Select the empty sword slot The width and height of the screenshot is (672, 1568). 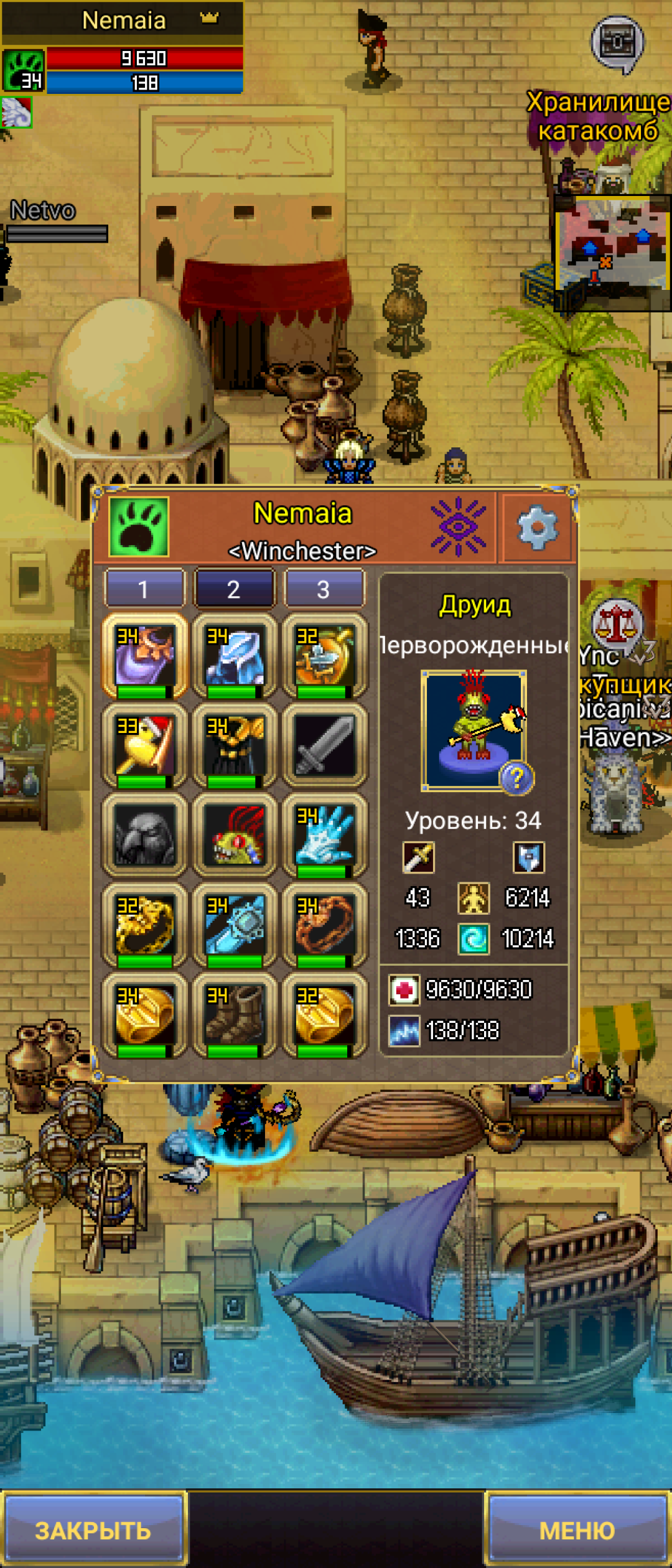point(324,745)
